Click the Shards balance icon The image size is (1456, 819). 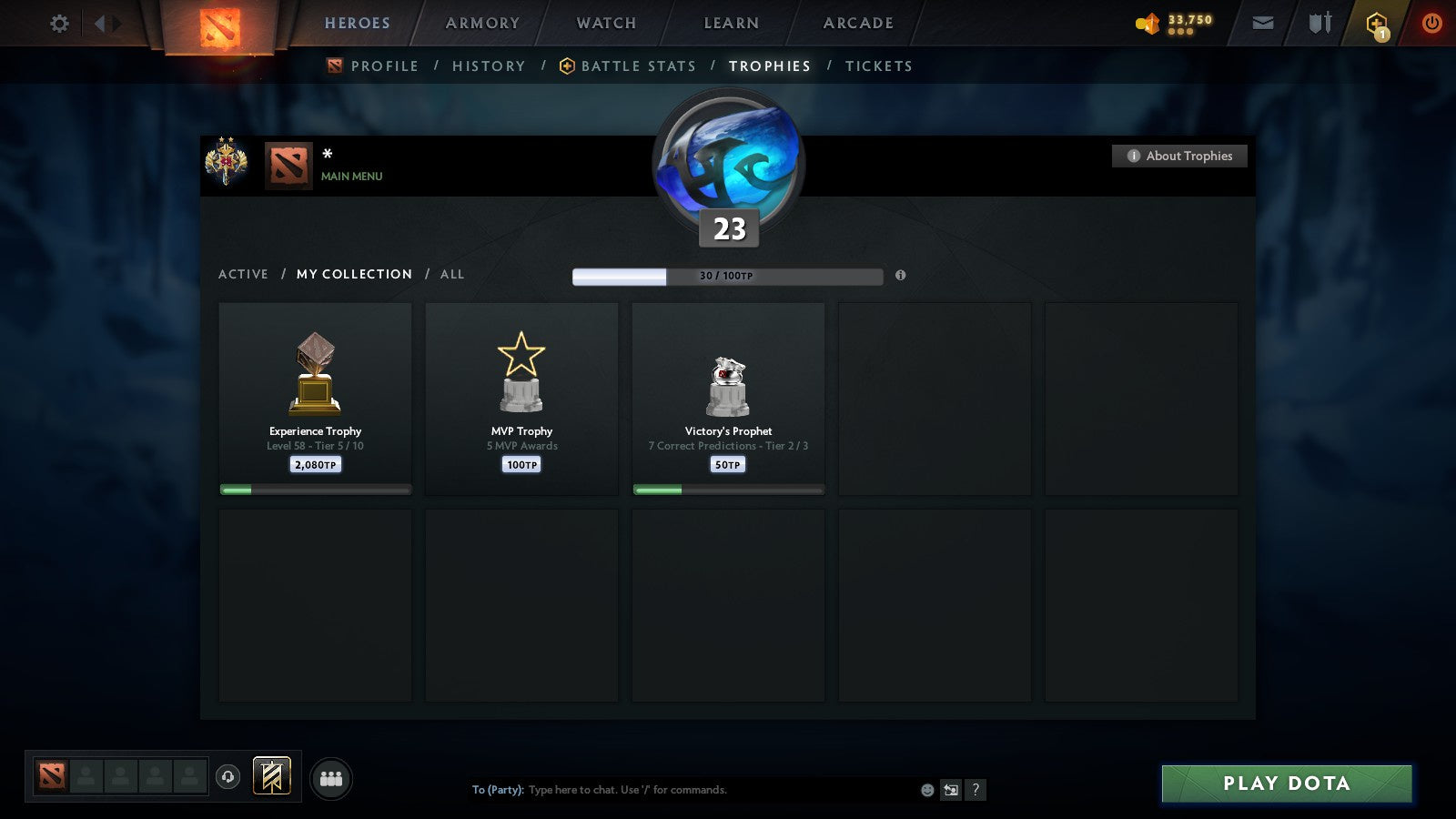[x=1145, y=23]
